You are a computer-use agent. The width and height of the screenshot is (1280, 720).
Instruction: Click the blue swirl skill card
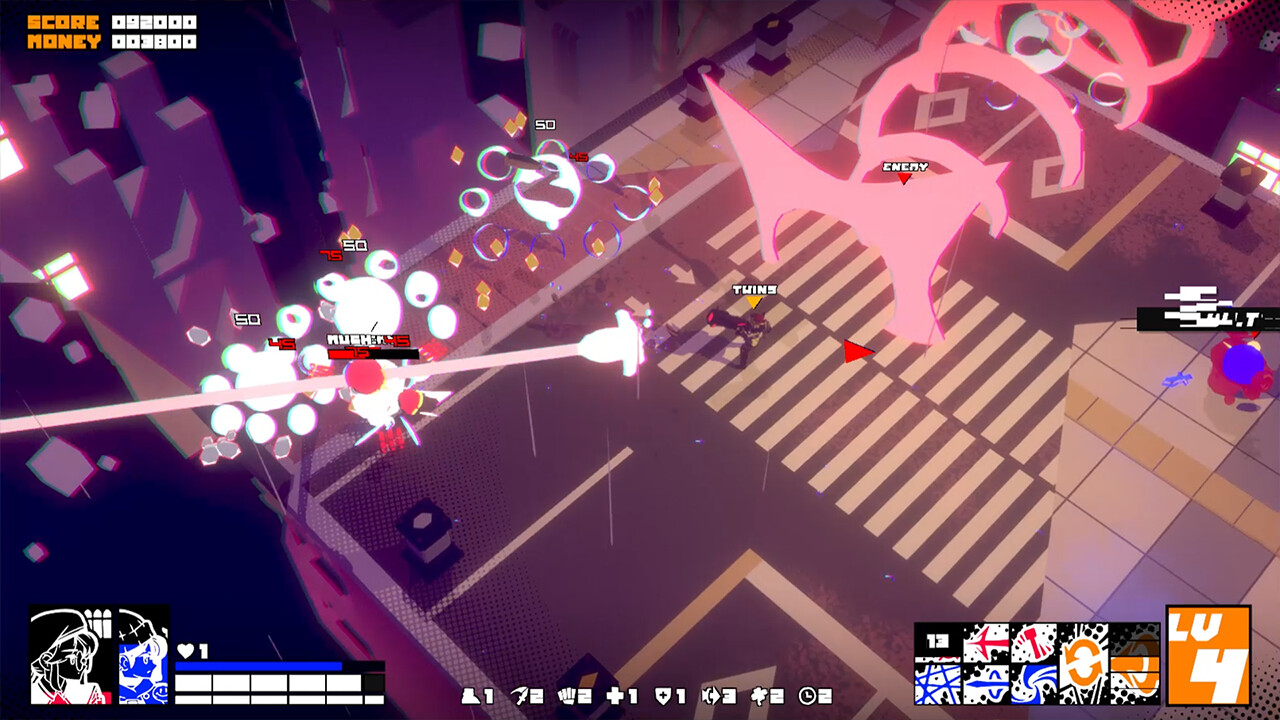tap(1033, 682)
